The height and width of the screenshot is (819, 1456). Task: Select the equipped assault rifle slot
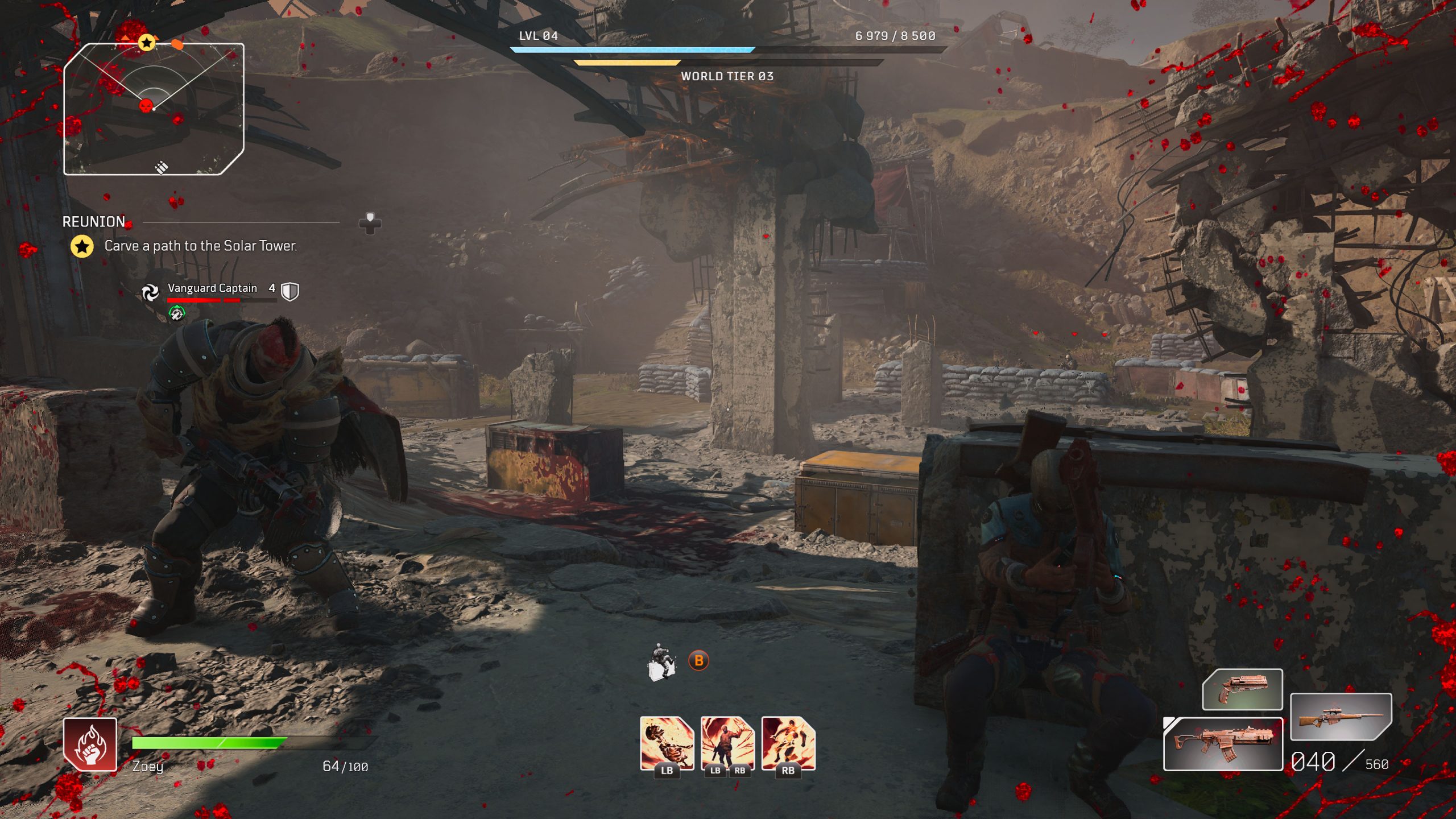point(1223,744)
